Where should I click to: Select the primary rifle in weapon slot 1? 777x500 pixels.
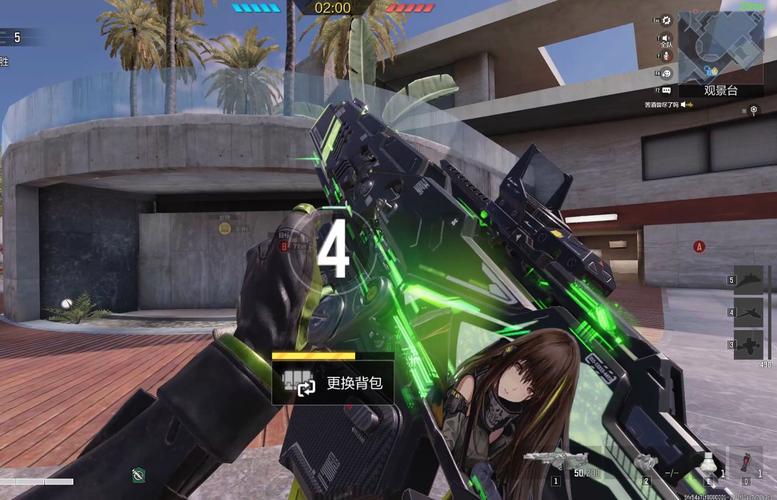coord(556,461)
